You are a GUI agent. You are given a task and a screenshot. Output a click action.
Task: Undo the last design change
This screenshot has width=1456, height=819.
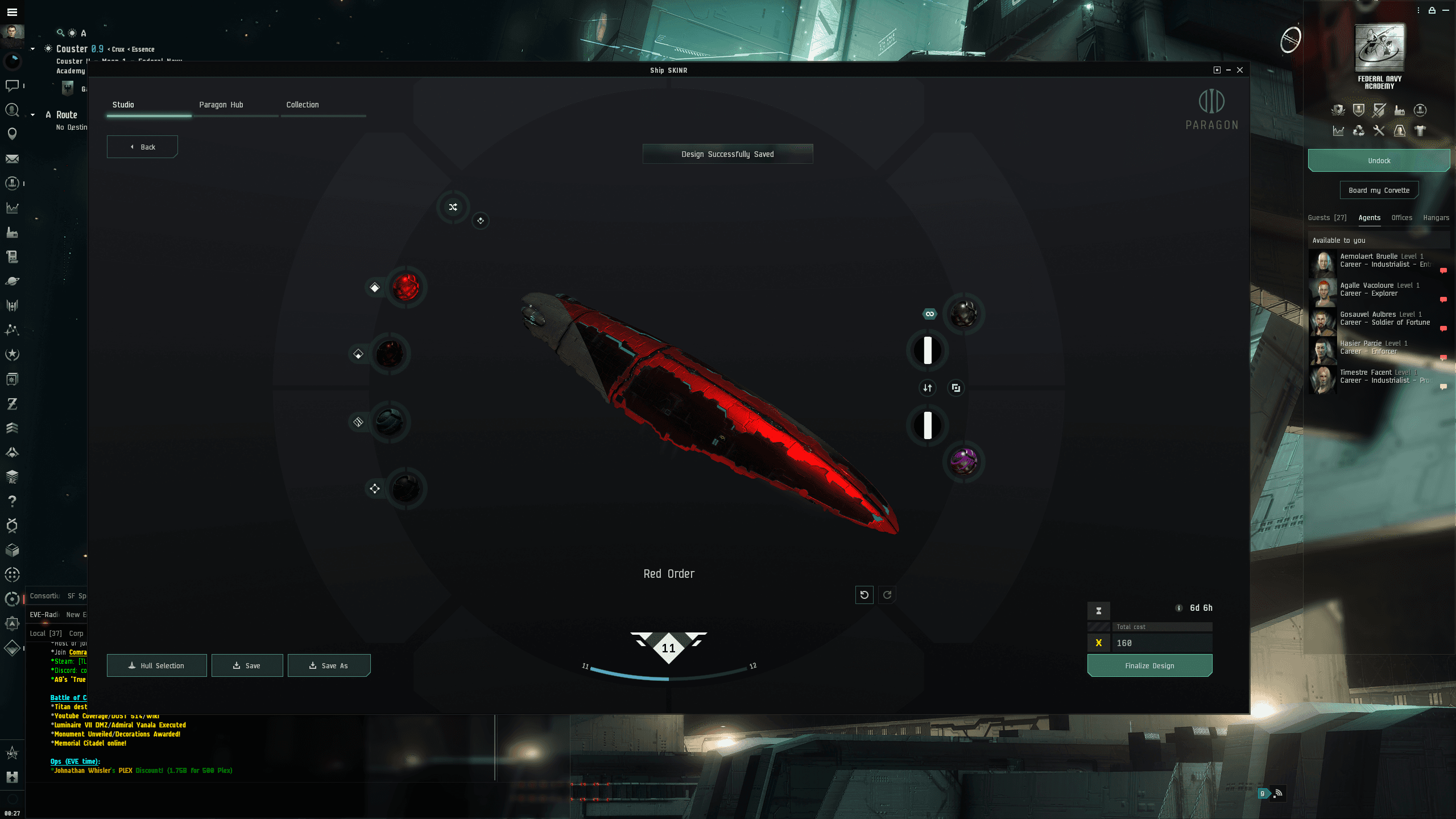pos(864,595)
